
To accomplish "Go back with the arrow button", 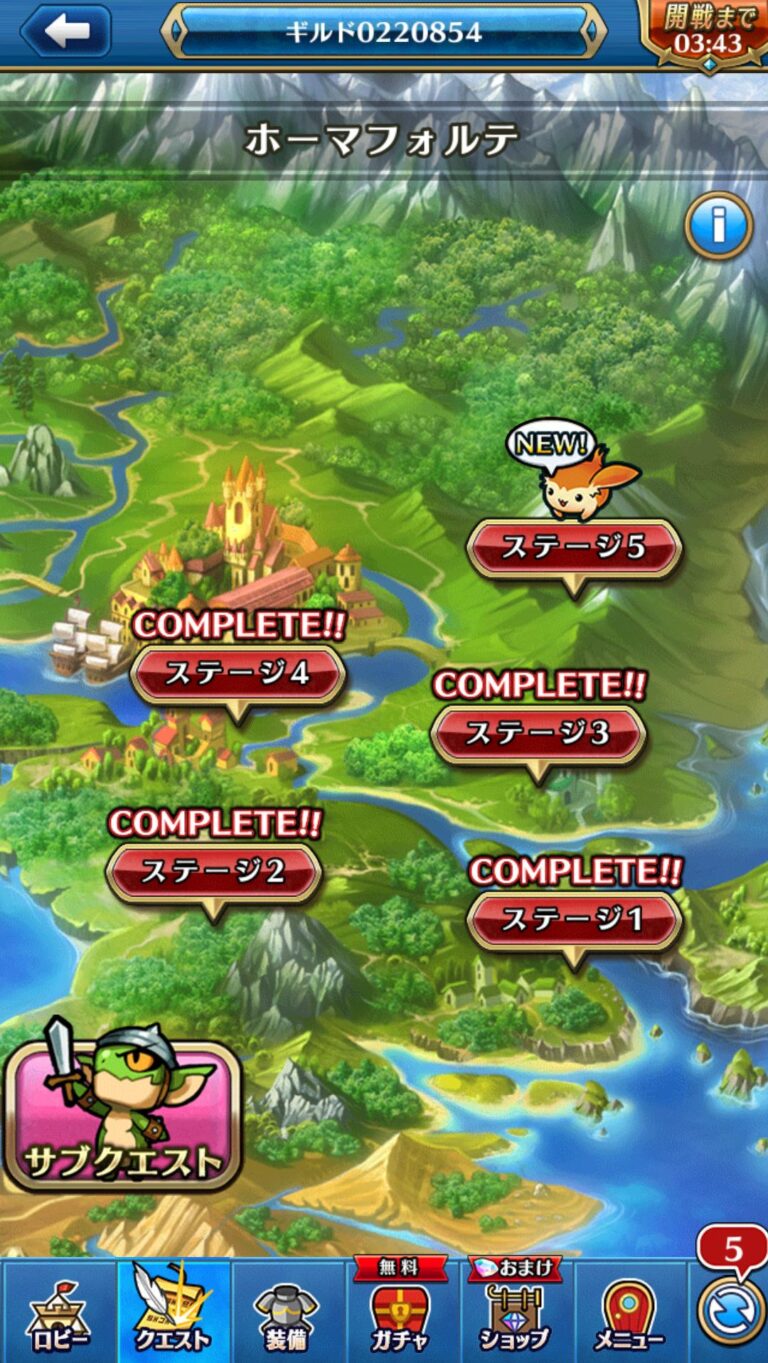I will tap(66, 30).
